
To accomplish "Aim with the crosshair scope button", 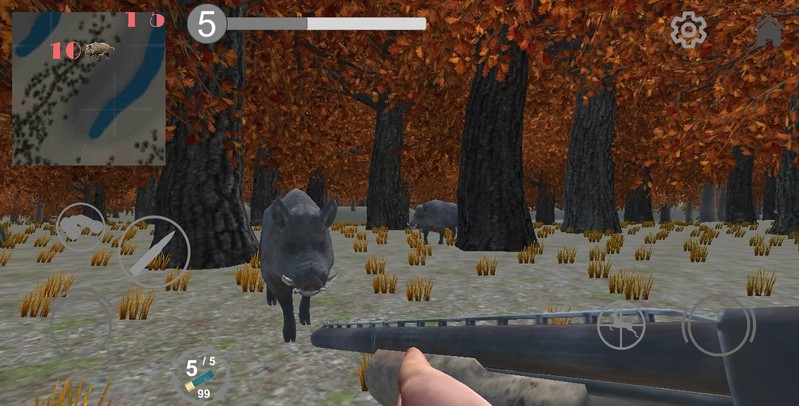I will click(621, 327).
